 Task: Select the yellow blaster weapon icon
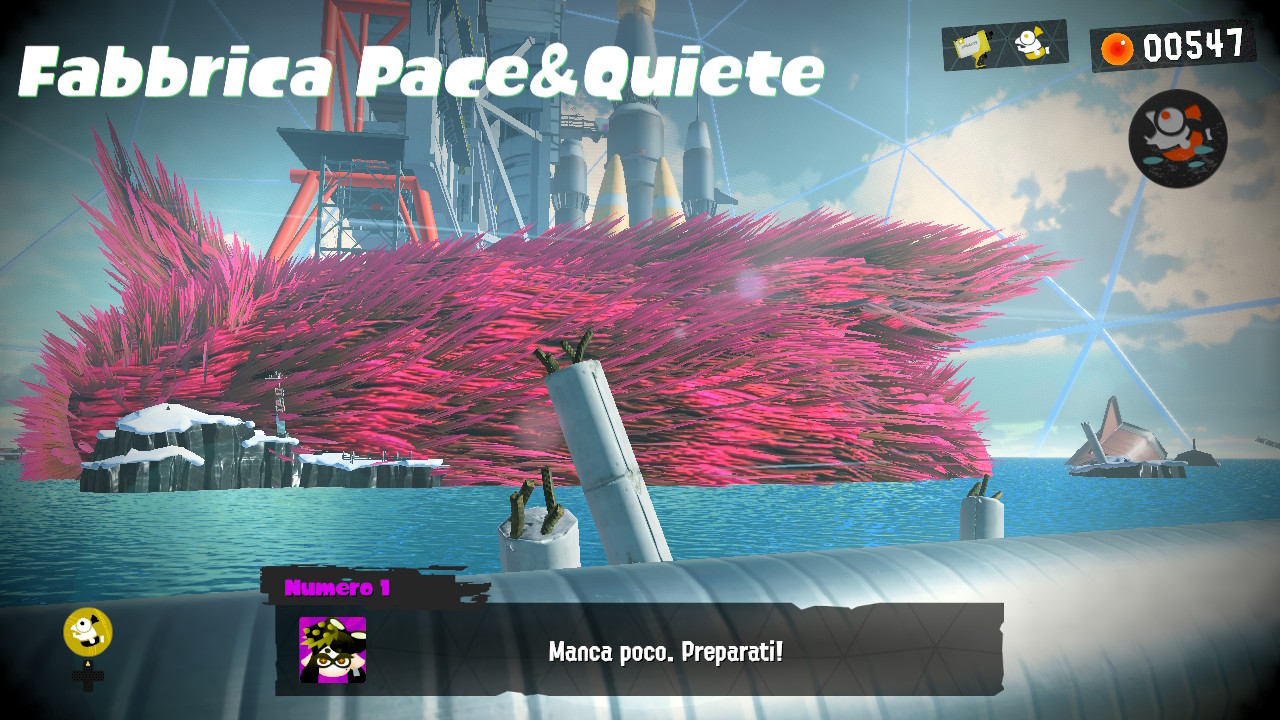click(970, 46)
